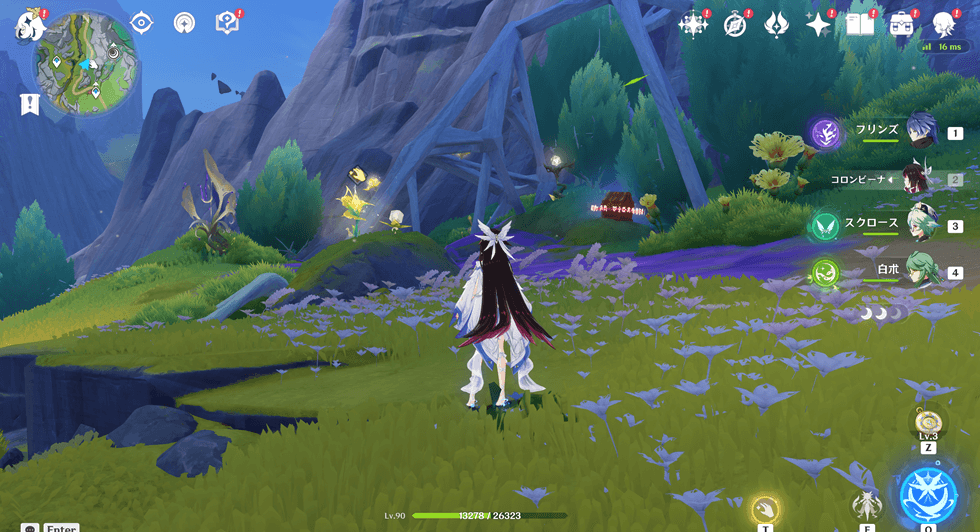This screenshot has width=980, height=532.
Task: Switch to party member フリンズ
Action: [x=921, y=130]
